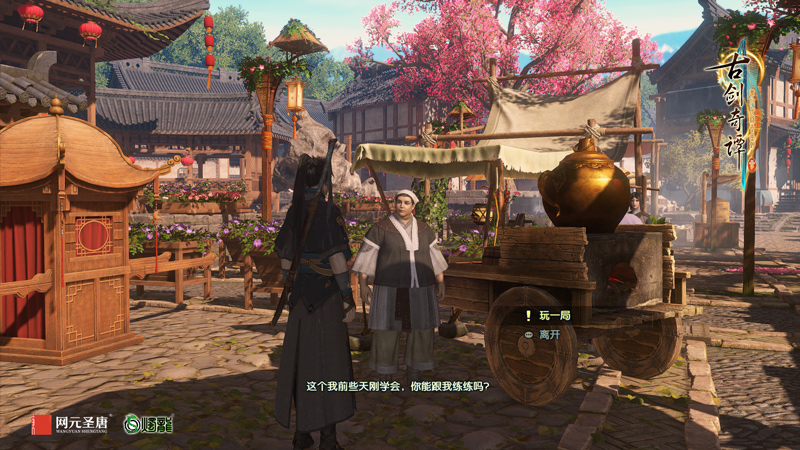This screenshot has width=800, height=450.
Task: Choose the 玩一局 dialogue option
Action: (555, 316)
